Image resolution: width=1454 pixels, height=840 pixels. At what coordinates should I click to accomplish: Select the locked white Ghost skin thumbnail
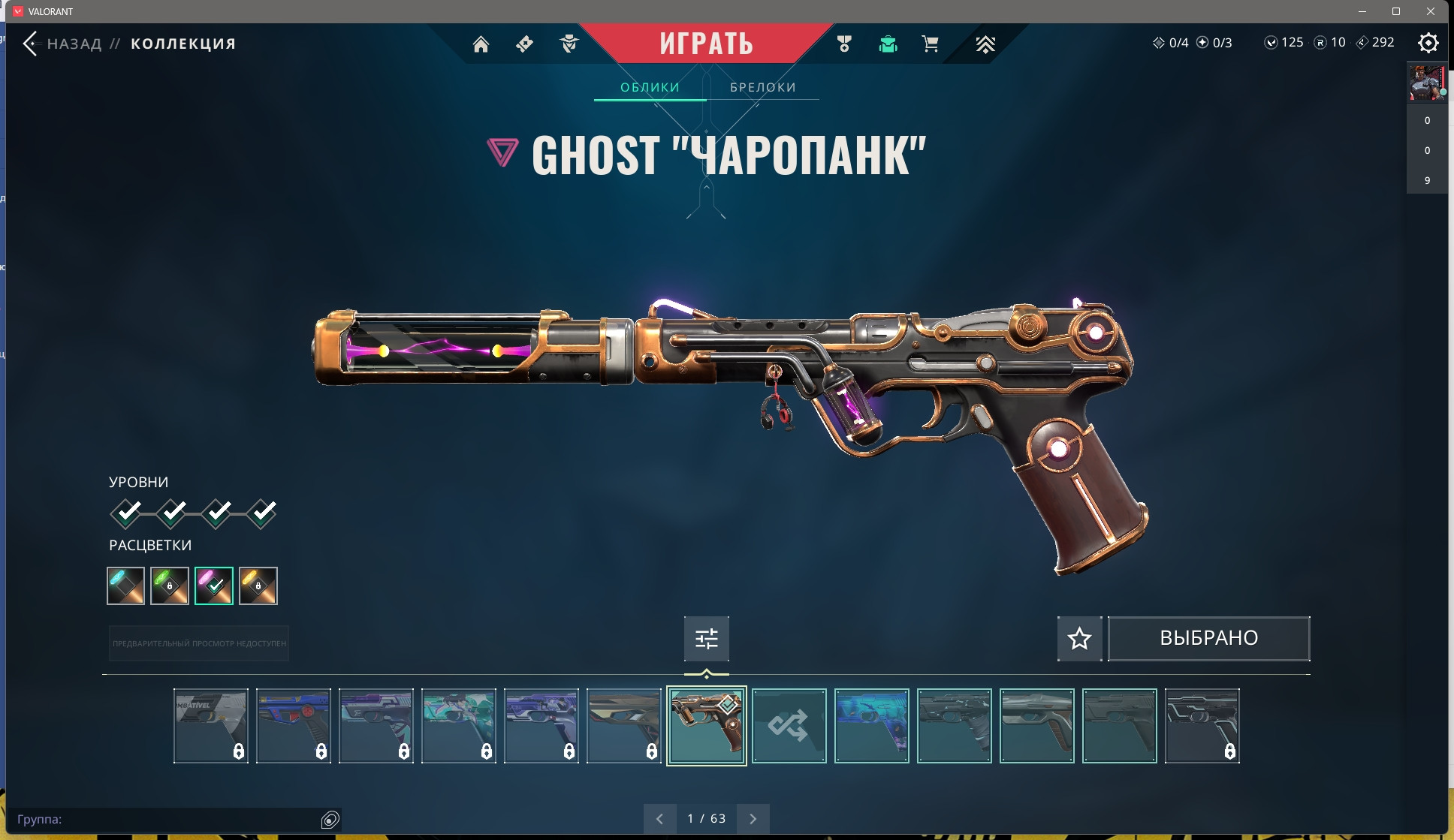point(210,726)
